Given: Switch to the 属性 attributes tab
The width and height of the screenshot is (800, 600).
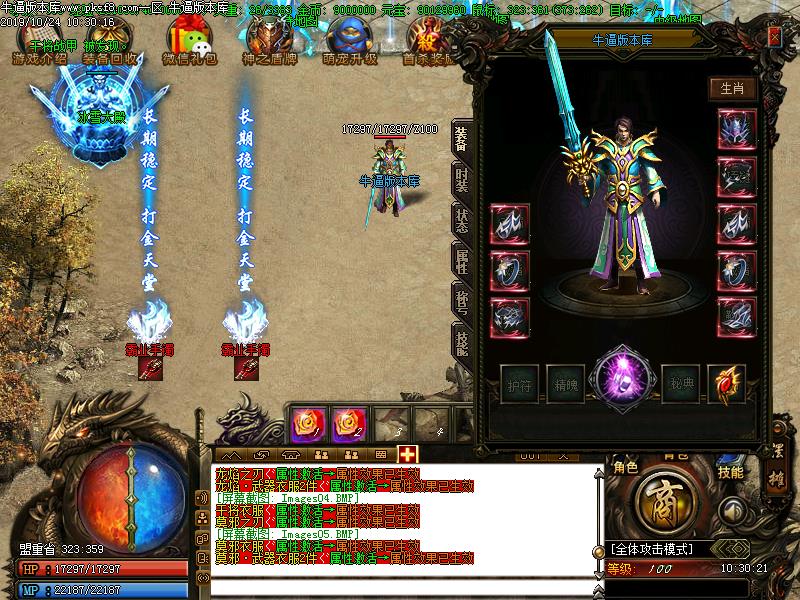Looking at the screenshot, I should point(461,263).
